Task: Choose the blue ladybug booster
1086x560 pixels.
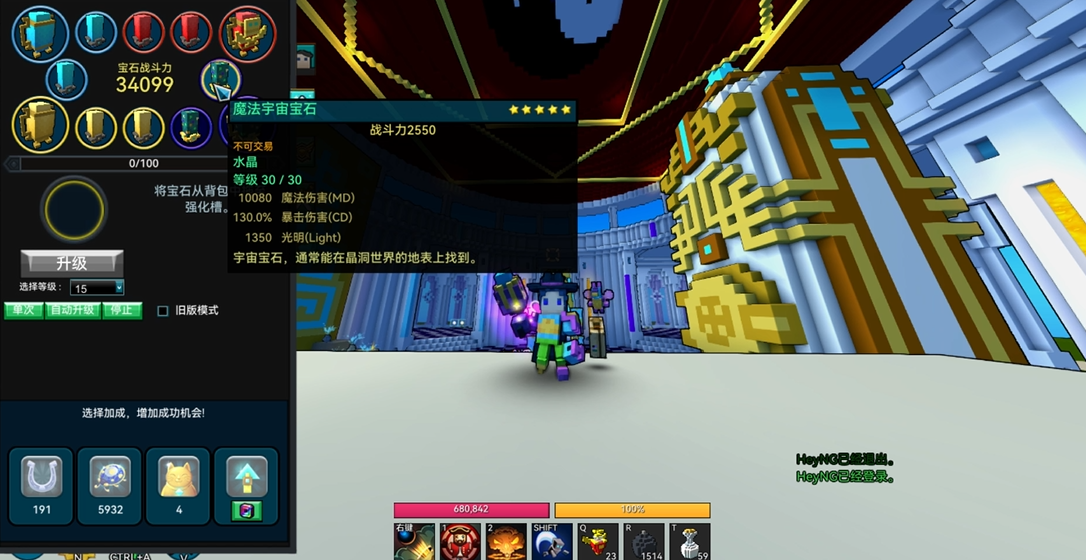Action: (109, 478)
